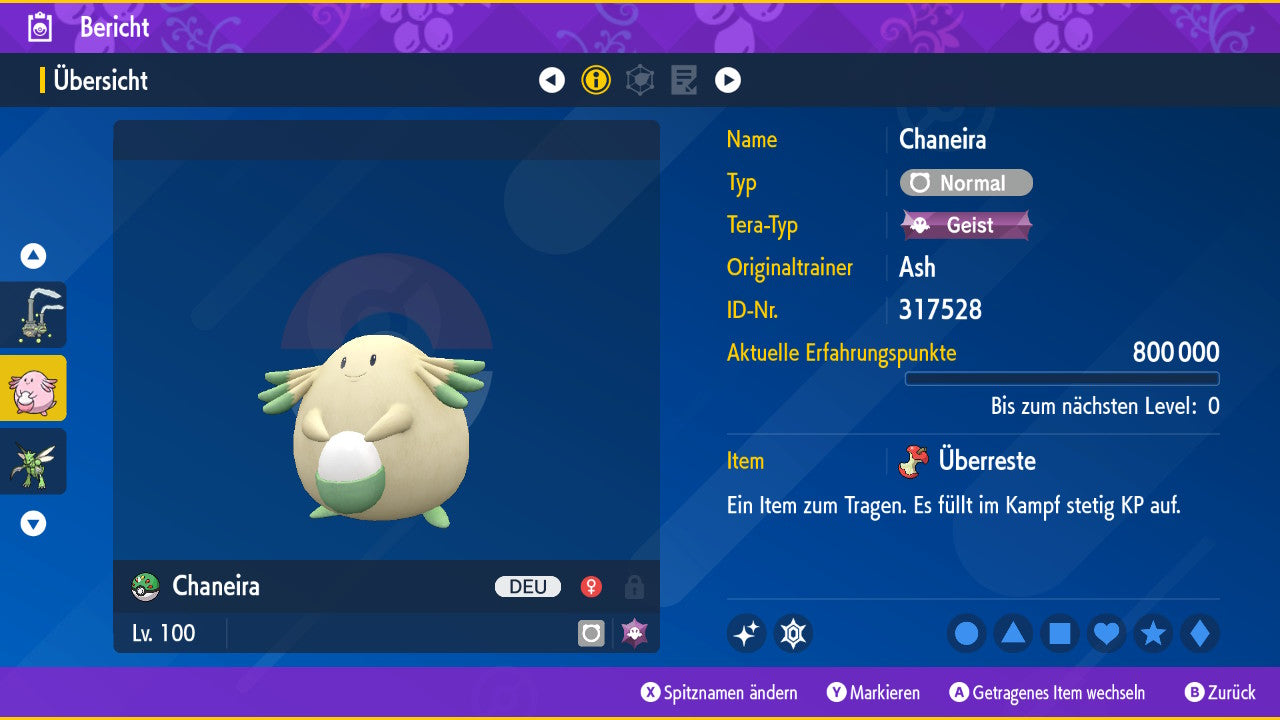Toggle the heart marking
The image size is (1280, 720).
1107,633
